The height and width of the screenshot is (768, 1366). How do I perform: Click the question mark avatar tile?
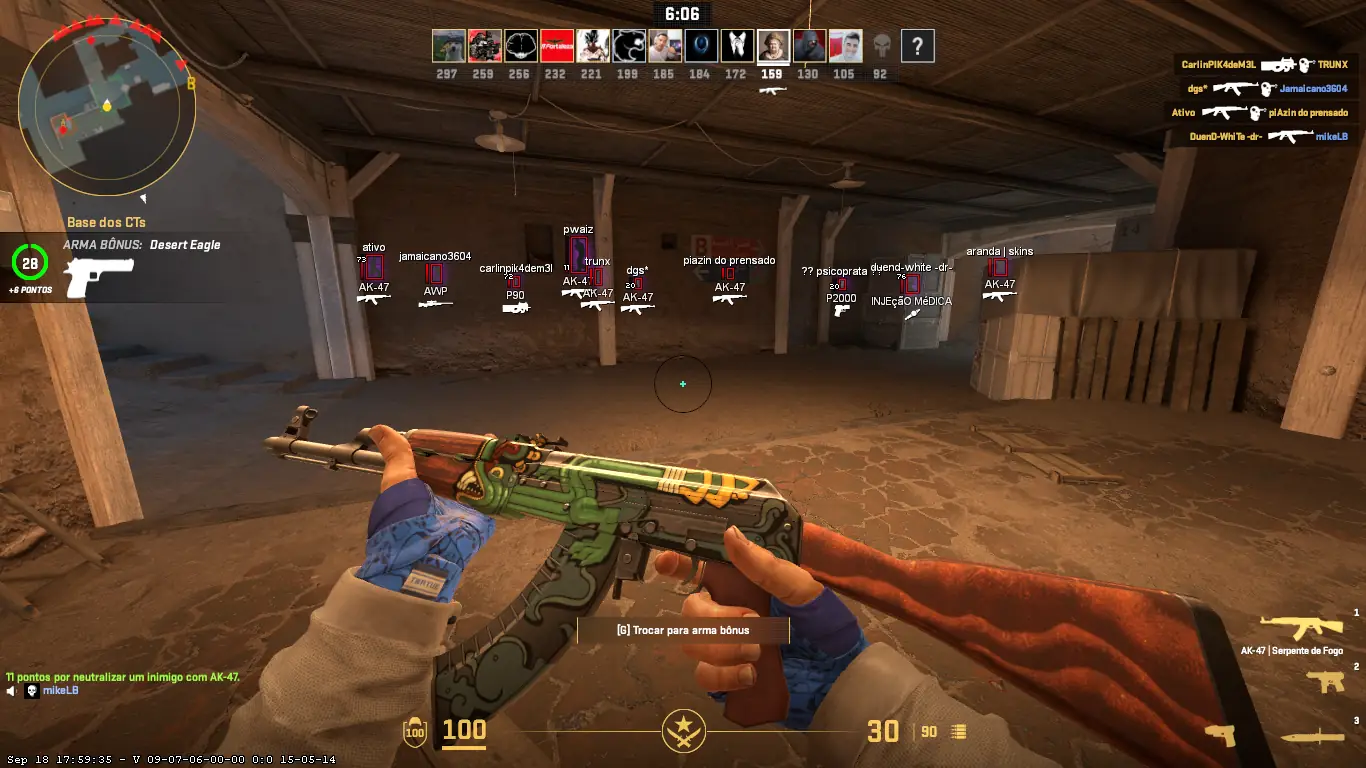click(x=917, y=46)
